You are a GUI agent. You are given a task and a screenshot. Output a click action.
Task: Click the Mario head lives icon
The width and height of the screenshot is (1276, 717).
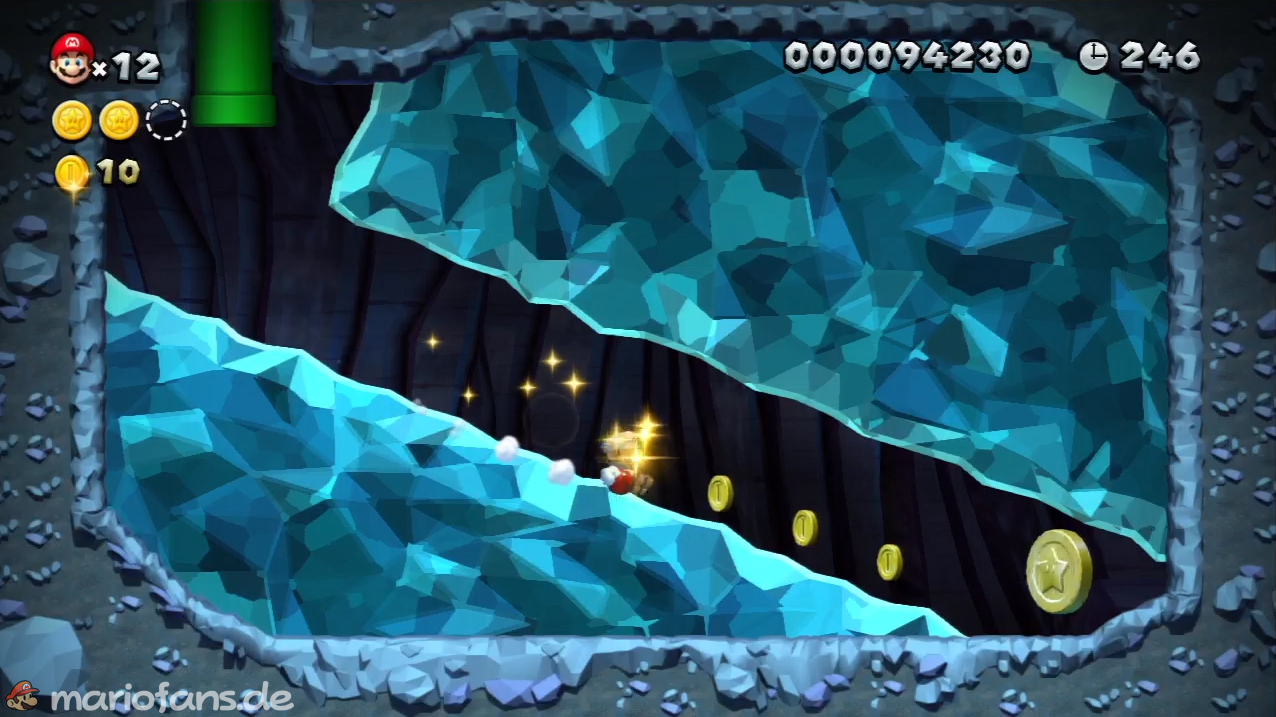tap(71, 58)
